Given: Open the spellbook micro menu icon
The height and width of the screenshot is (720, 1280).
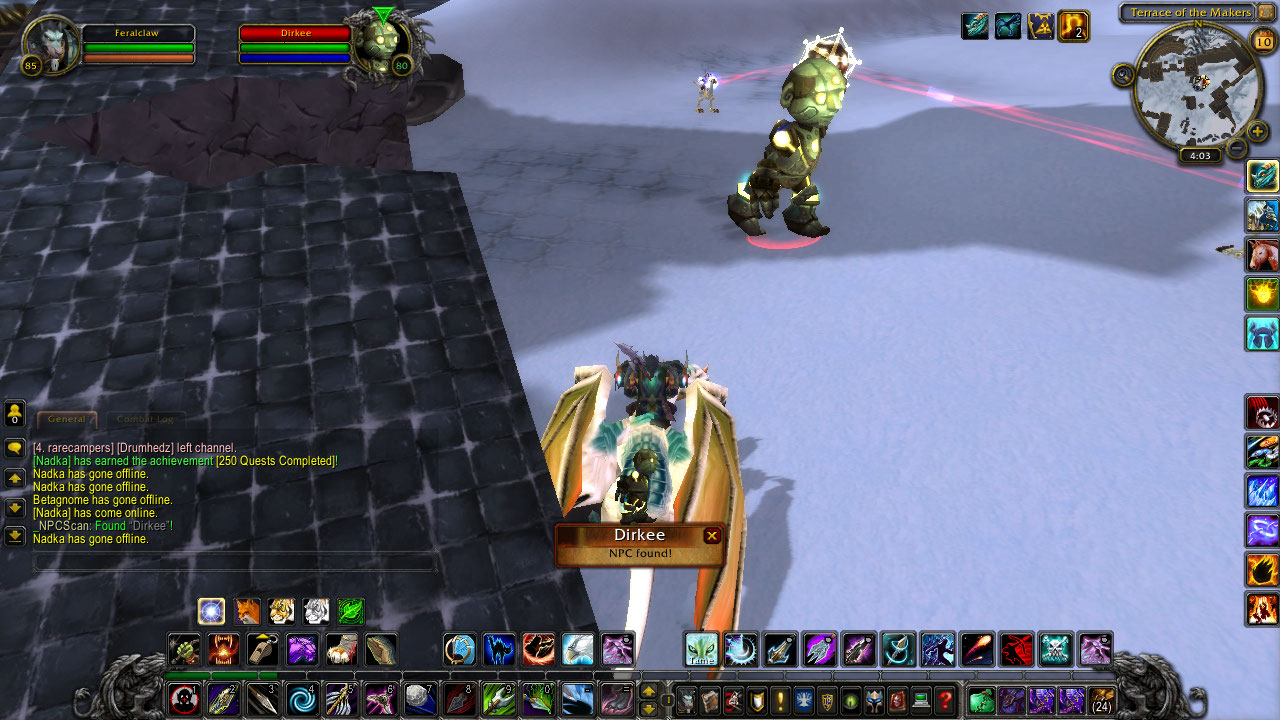Looking at the screenshot, I should click(709, 701).
